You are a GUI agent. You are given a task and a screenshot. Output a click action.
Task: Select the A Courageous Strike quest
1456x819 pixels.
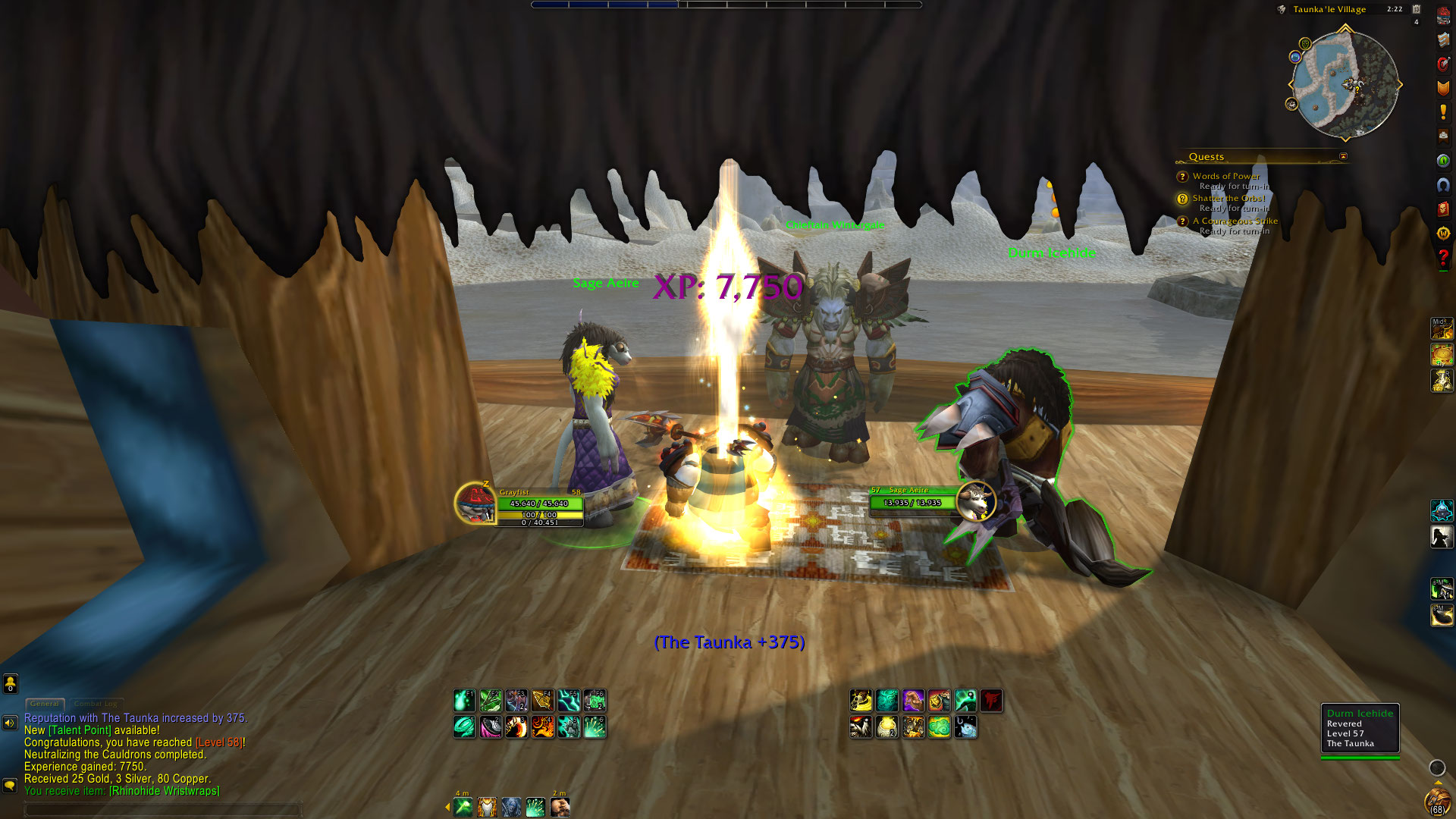pyautogui.click(x=1235, y=221)
